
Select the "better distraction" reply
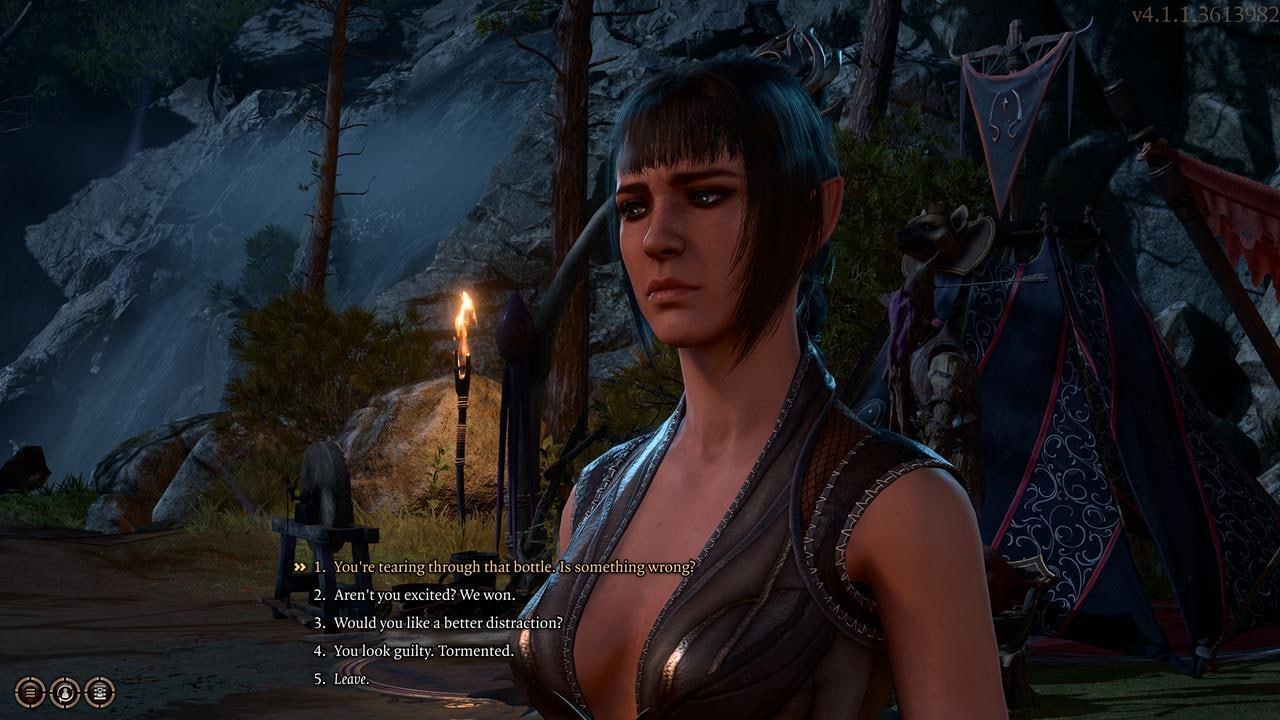(x=447, y=623)
